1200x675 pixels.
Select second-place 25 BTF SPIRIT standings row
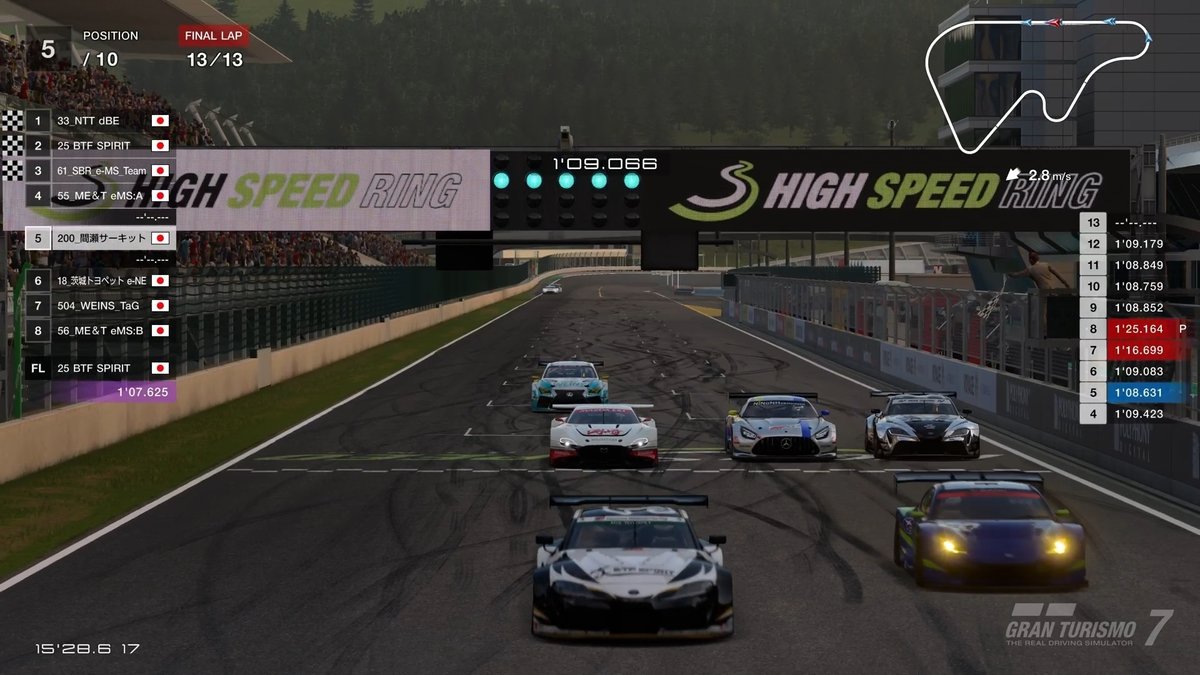coord(100,146)
